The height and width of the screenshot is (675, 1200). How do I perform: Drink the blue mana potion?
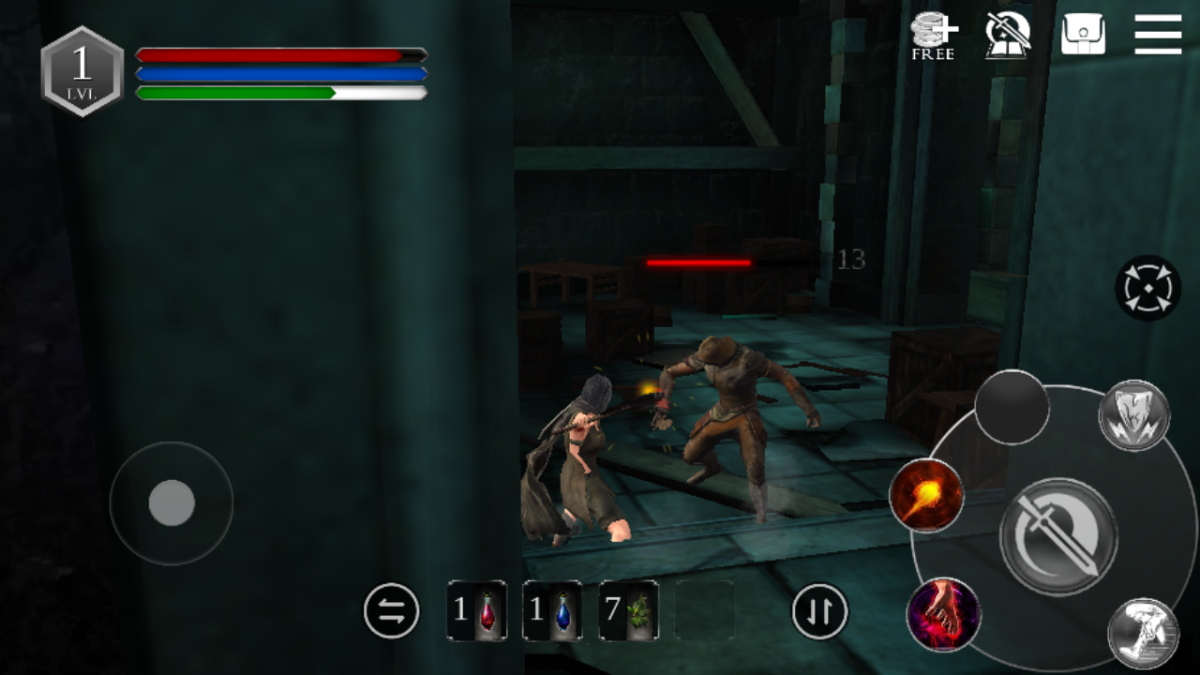tap(552, 610)
